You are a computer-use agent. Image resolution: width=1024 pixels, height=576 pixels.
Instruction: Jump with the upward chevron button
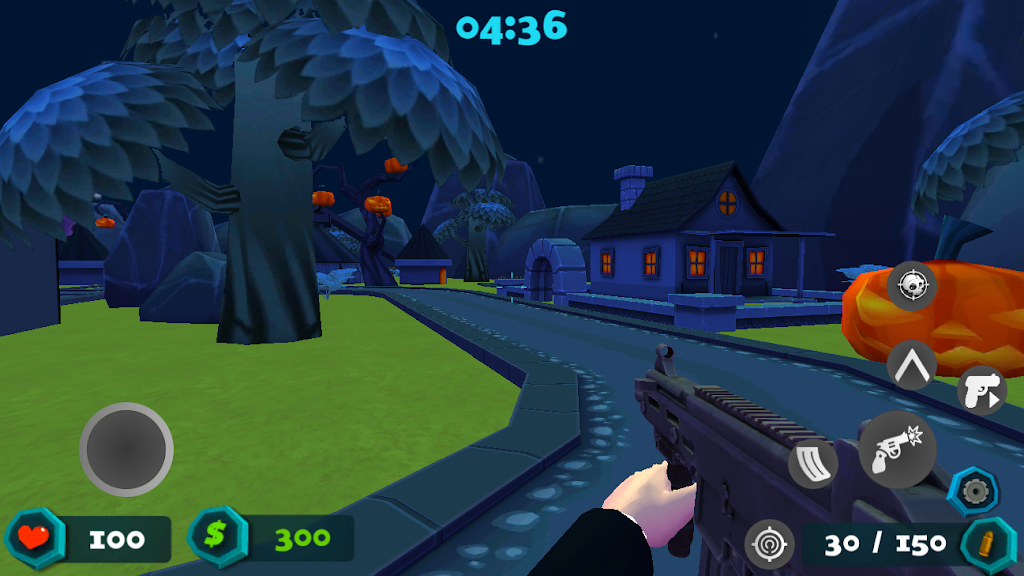click(911, 365)
